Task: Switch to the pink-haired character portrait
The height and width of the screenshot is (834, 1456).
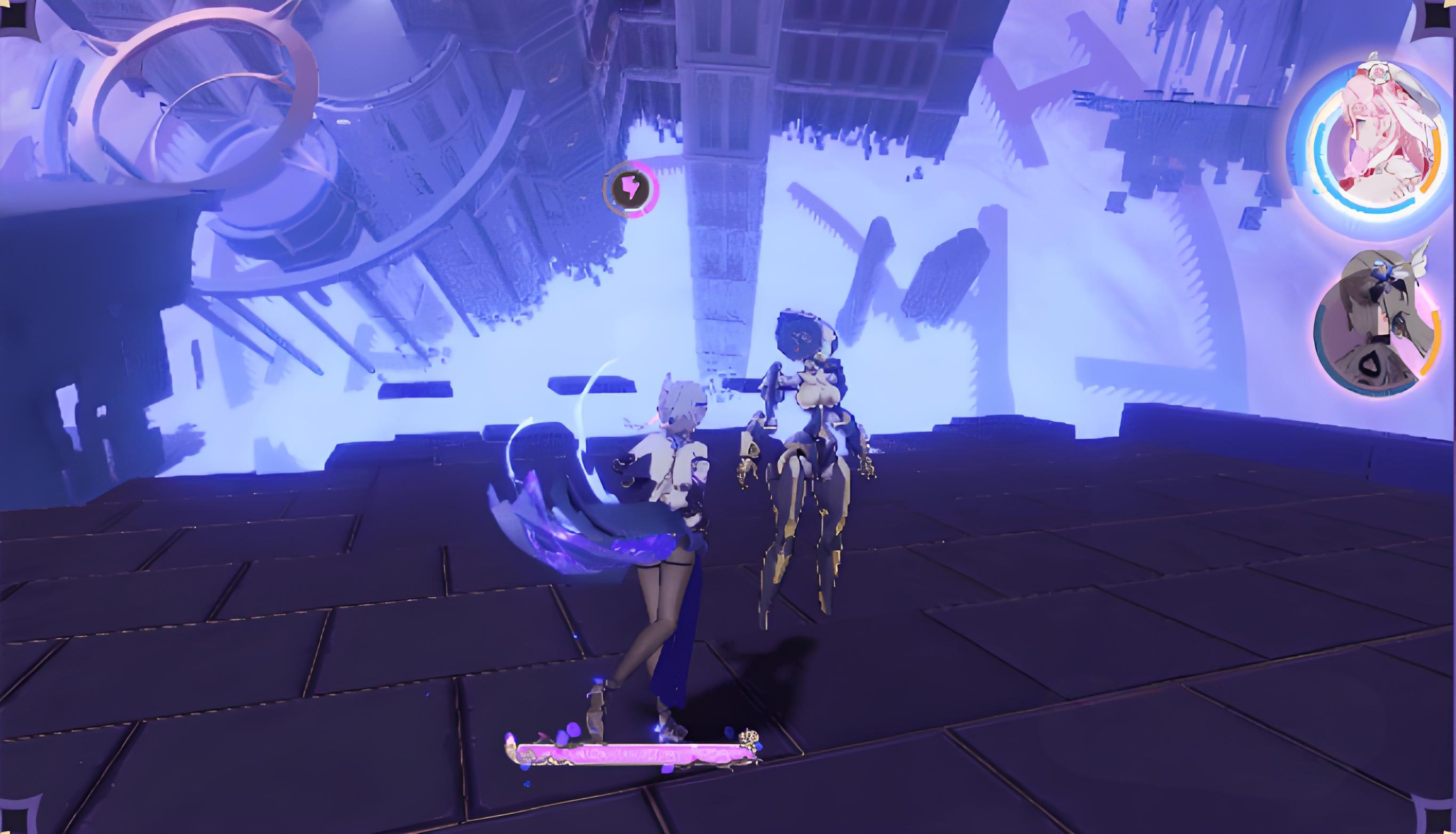Action: coord(1371,145)
